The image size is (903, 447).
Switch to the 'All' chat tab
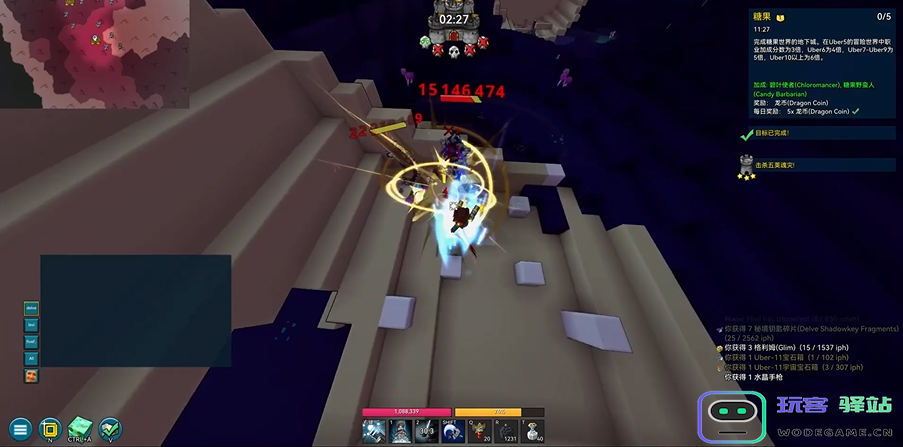click(32, 358)
